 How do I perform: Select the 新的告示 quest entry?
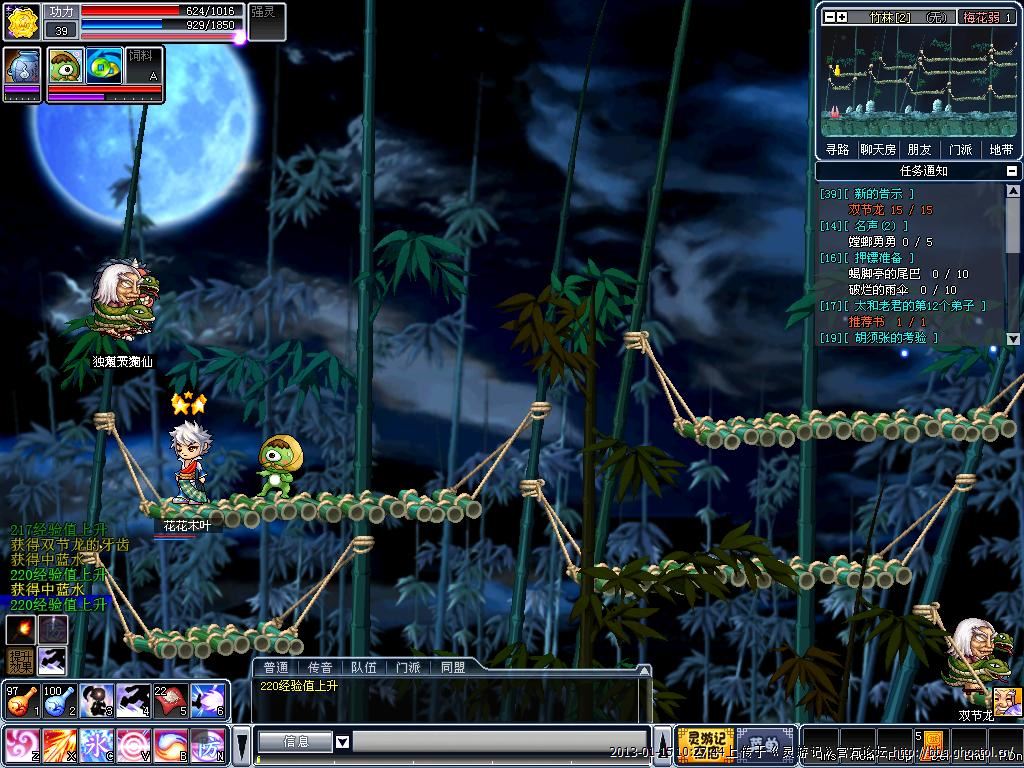coord(878,194)
